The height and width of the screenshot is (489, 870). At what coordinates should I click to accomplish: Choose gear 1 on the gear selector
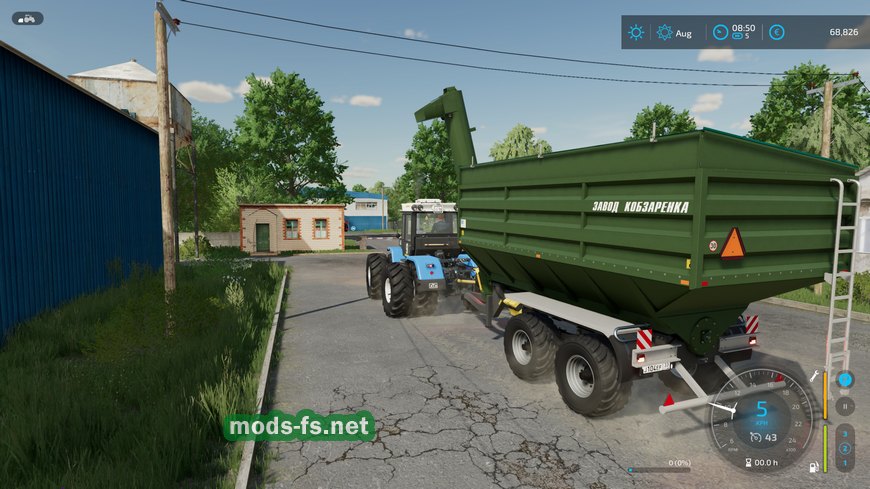(x=845, y=463)
